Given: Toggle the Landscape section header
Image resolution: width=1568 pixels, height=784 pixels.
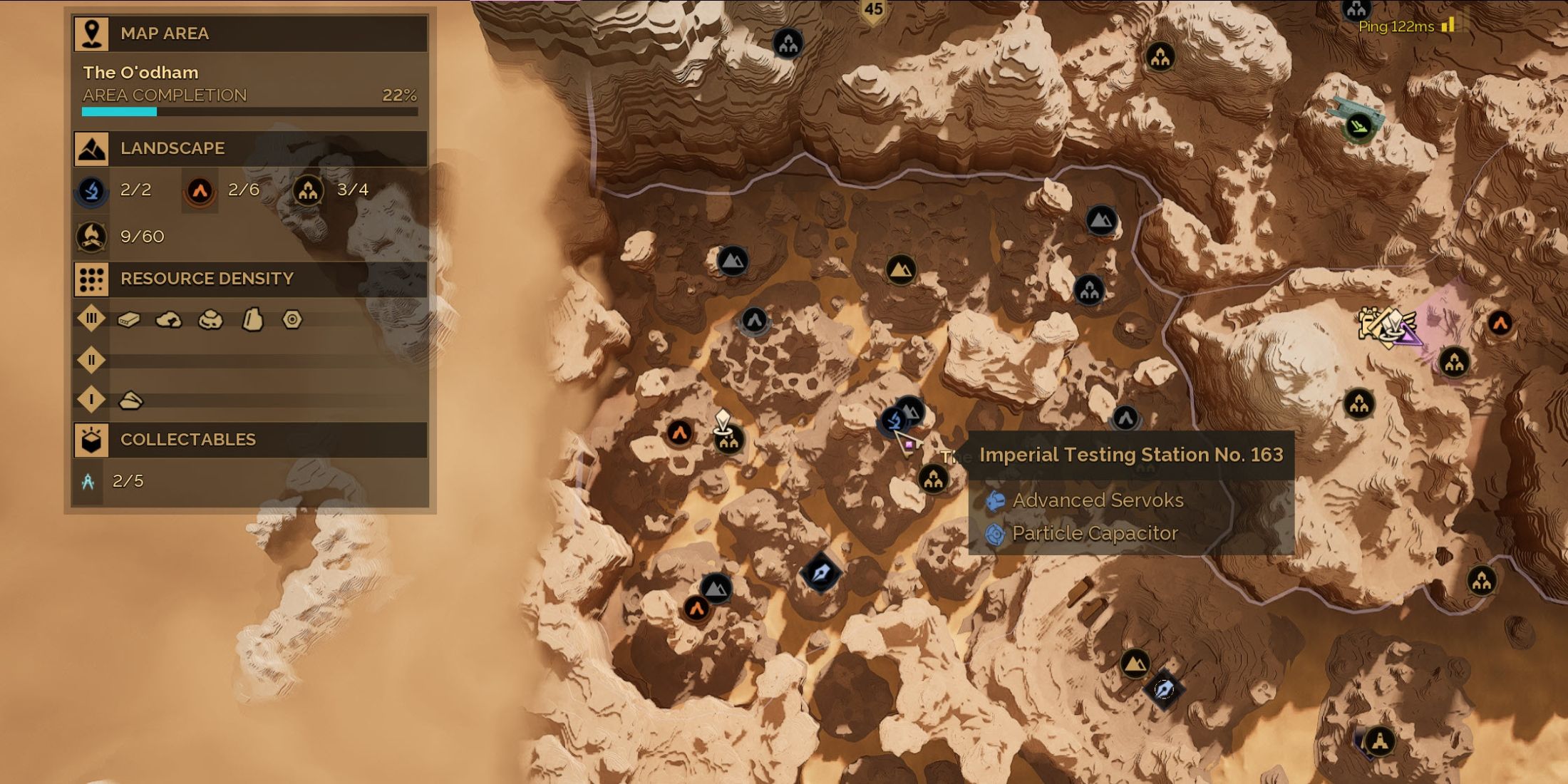Looking at the screenshot, I should (x=250, y=148).
